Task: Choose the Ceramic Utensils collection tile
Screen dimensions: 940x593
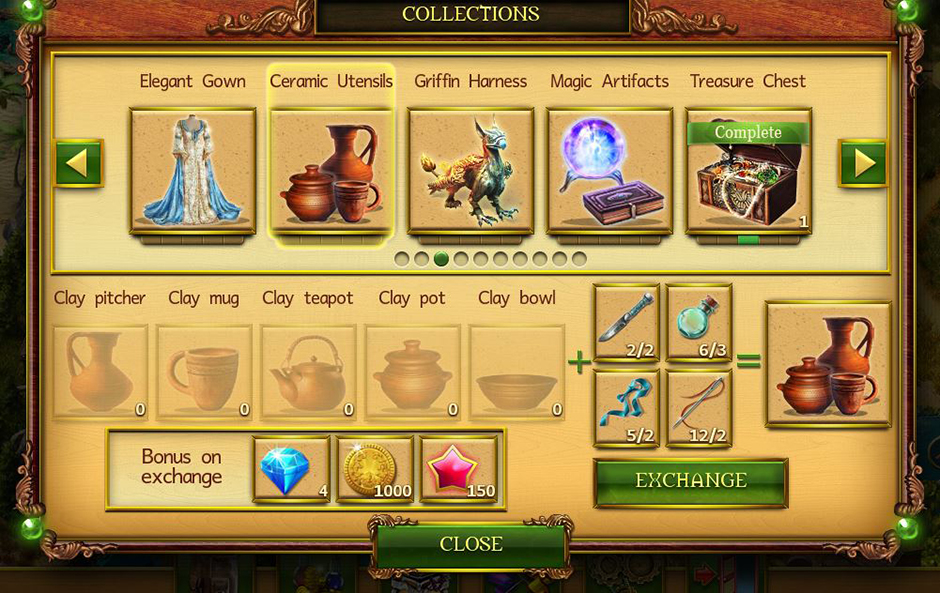Action: (331, 171)
